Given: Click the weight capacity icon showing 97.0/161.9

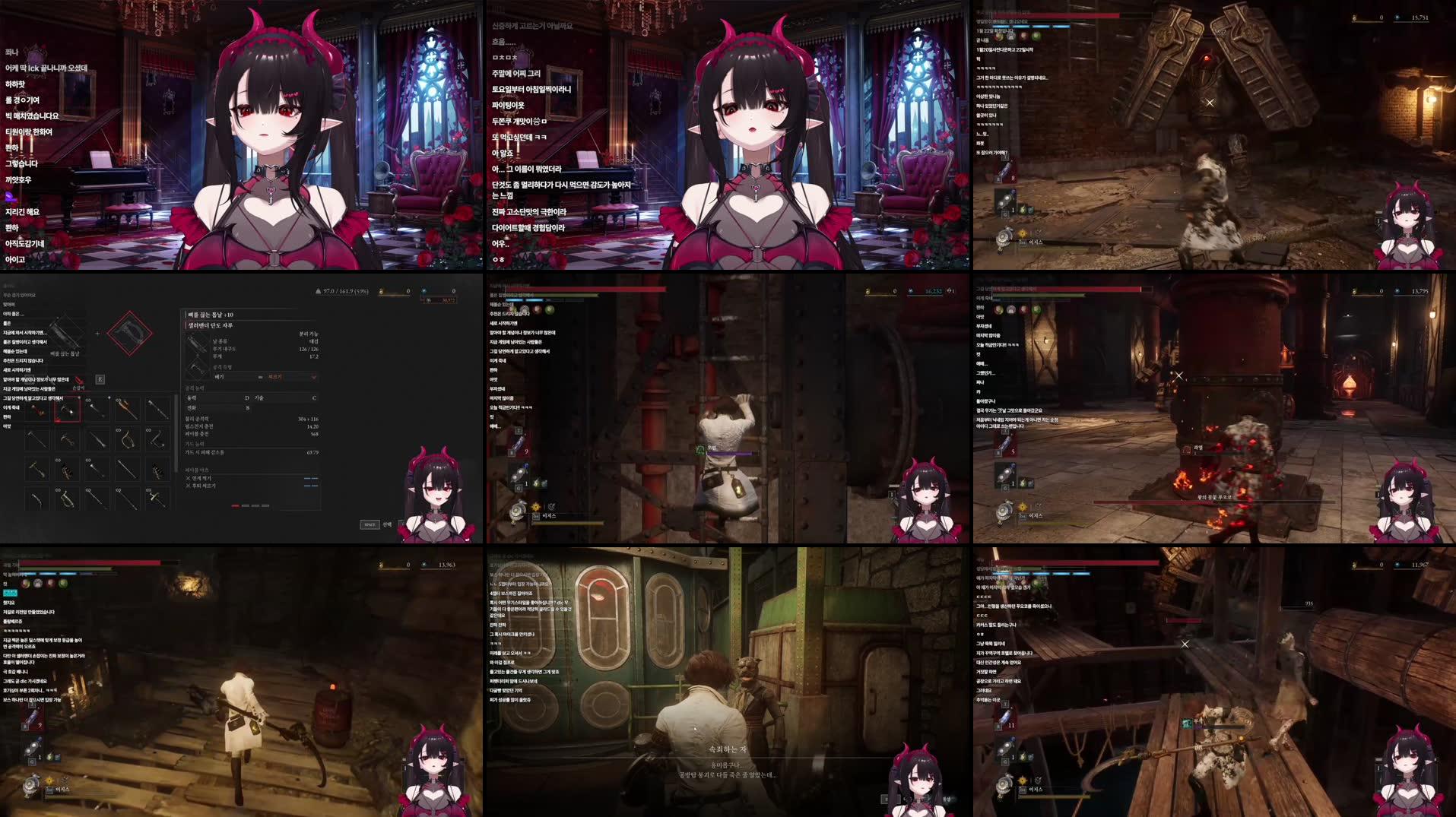Looking at the screenshot, I should pos(319,290).
